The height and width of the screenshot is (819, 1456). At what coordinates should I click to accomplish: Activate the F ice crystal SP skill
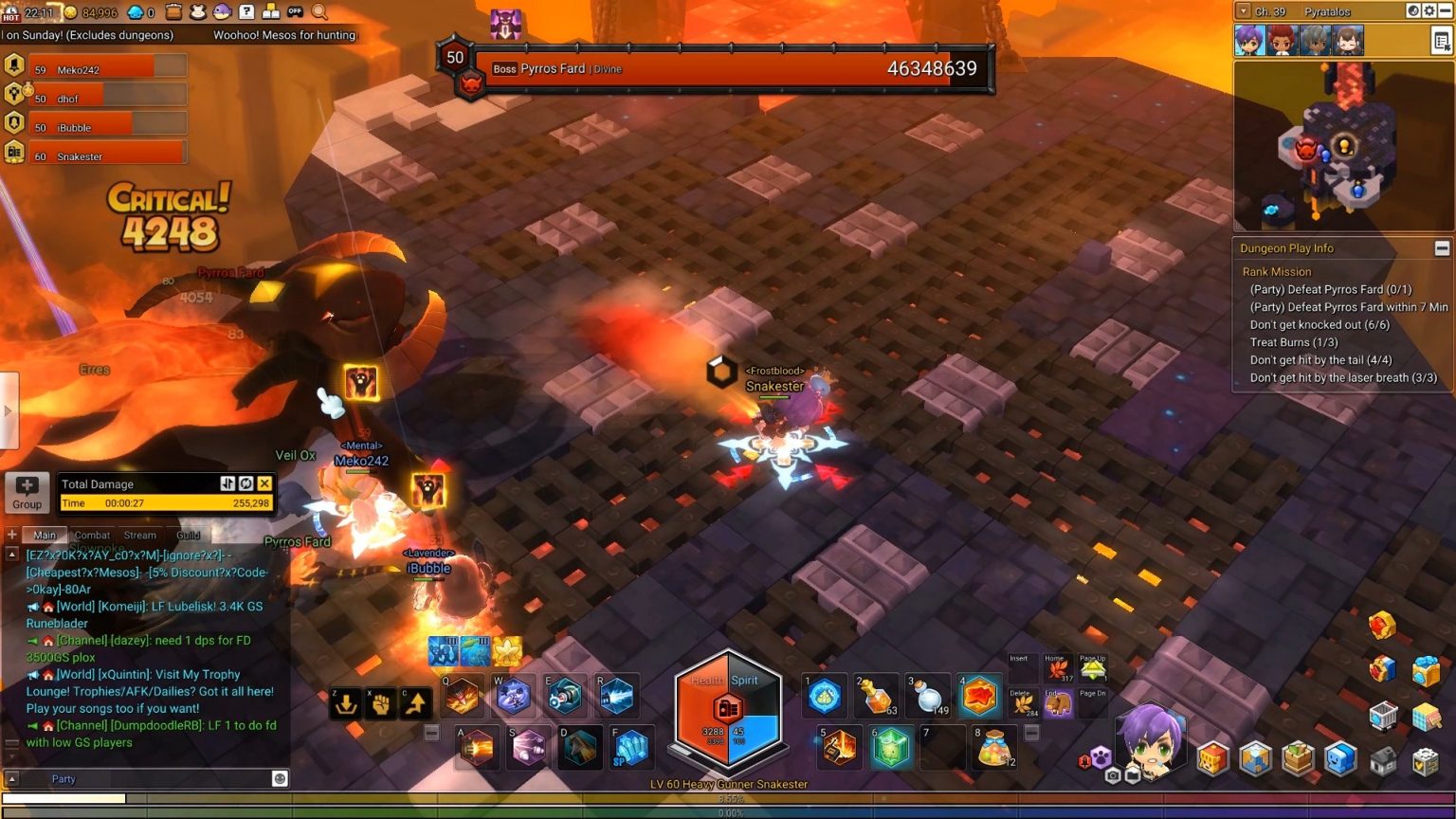pyautogui.click(x=631, y=747)
